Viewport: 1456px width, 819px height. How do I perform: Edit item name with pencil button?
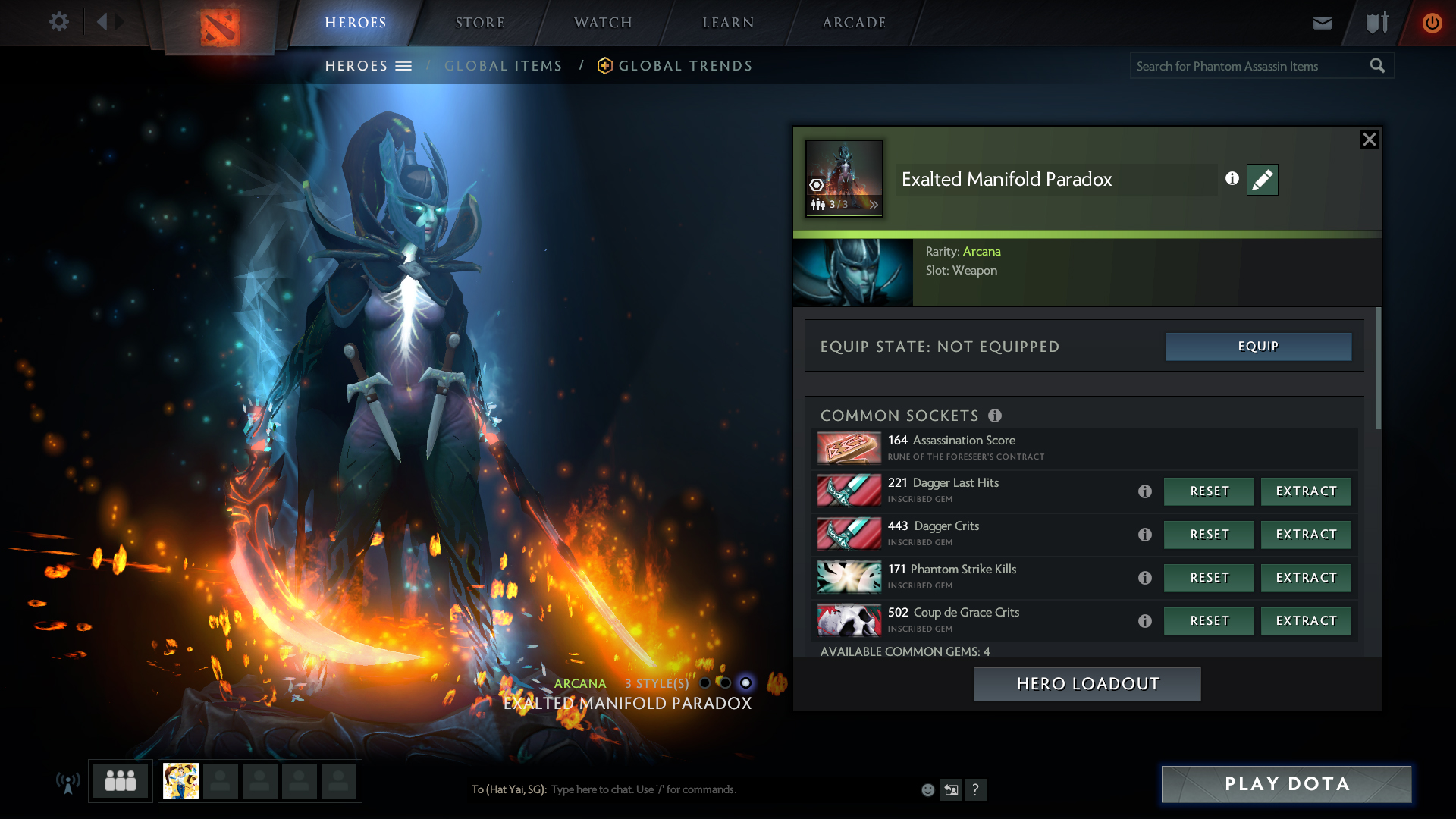tap(1262, 180)
